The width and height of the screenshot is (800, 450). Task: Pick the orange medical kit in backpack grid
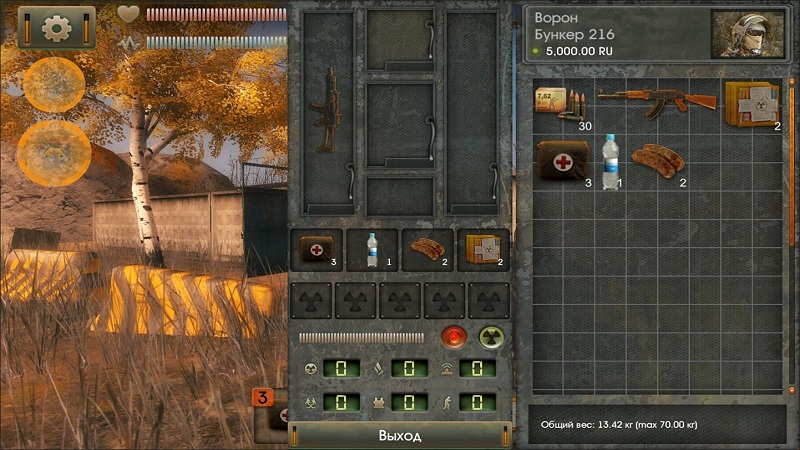pos(750,103)
